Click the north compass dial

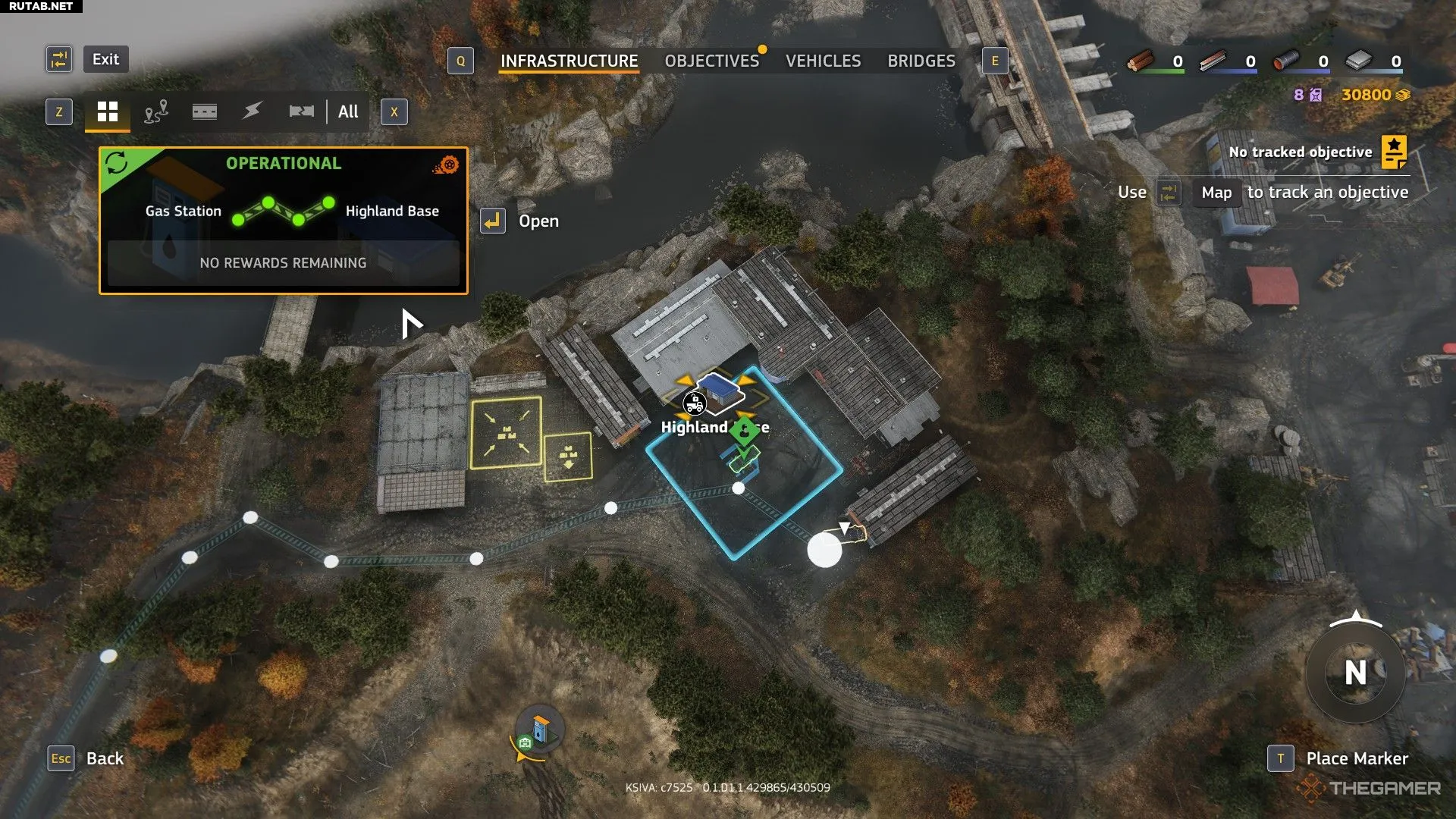coord(1355,673)
